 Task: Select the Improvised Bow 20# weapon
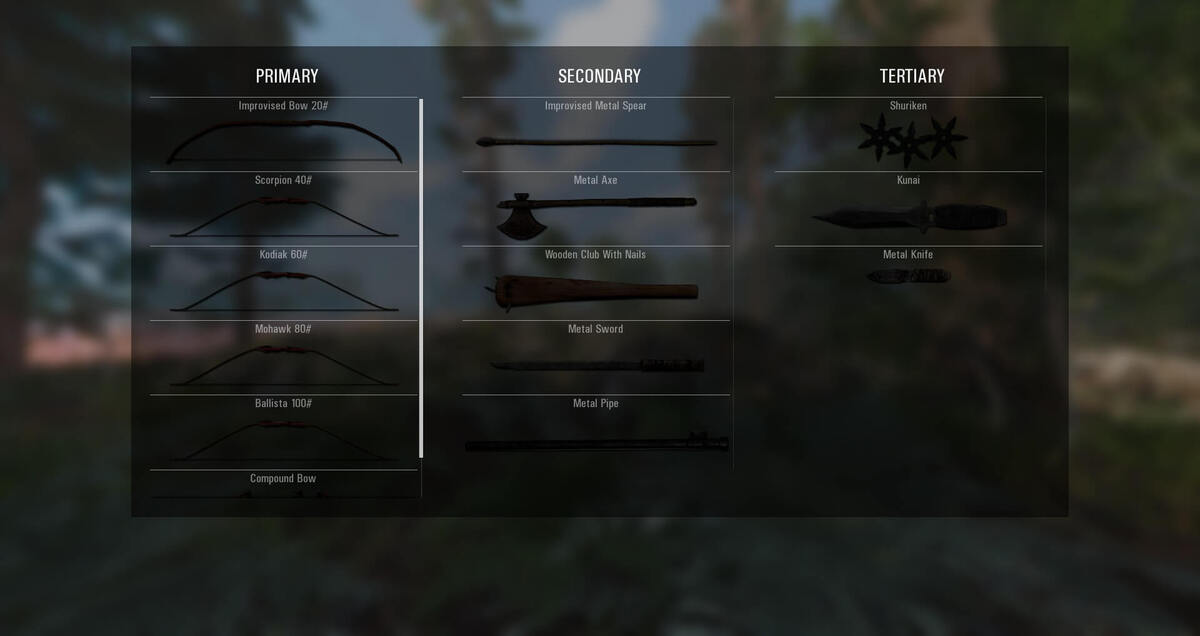coord(284,136)
